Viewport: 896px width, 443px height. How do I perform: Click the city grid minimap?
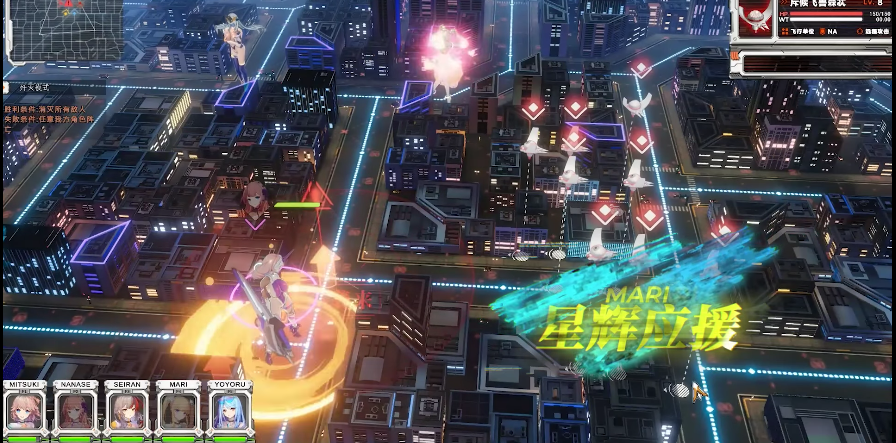tap(66, 30)
